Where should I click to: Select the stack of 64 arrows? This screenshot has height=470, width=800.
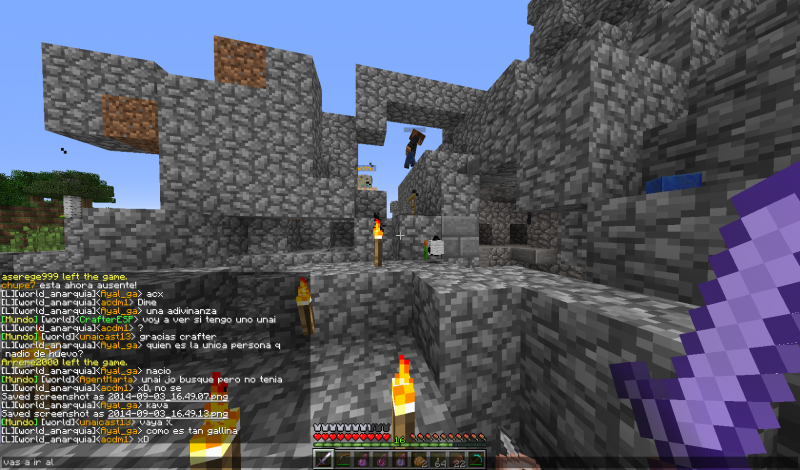440,460
